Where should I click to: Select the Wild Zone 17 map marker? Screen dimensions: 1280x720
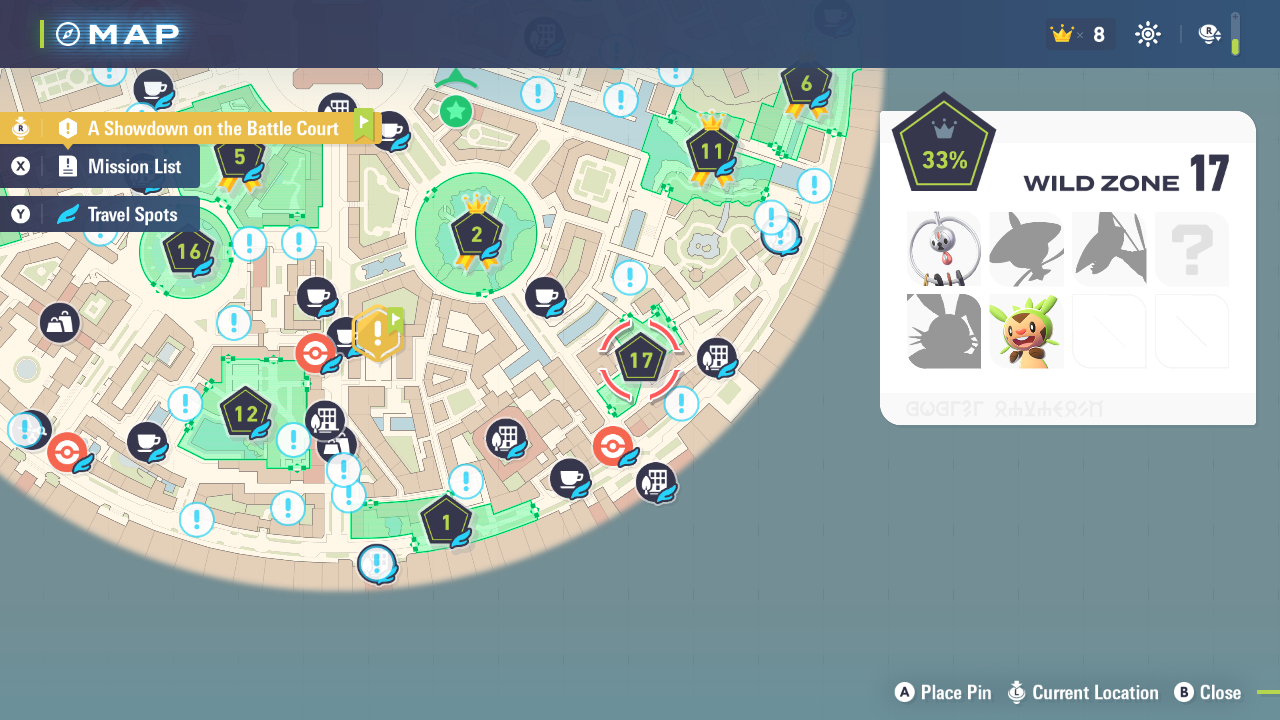[640, 359]
